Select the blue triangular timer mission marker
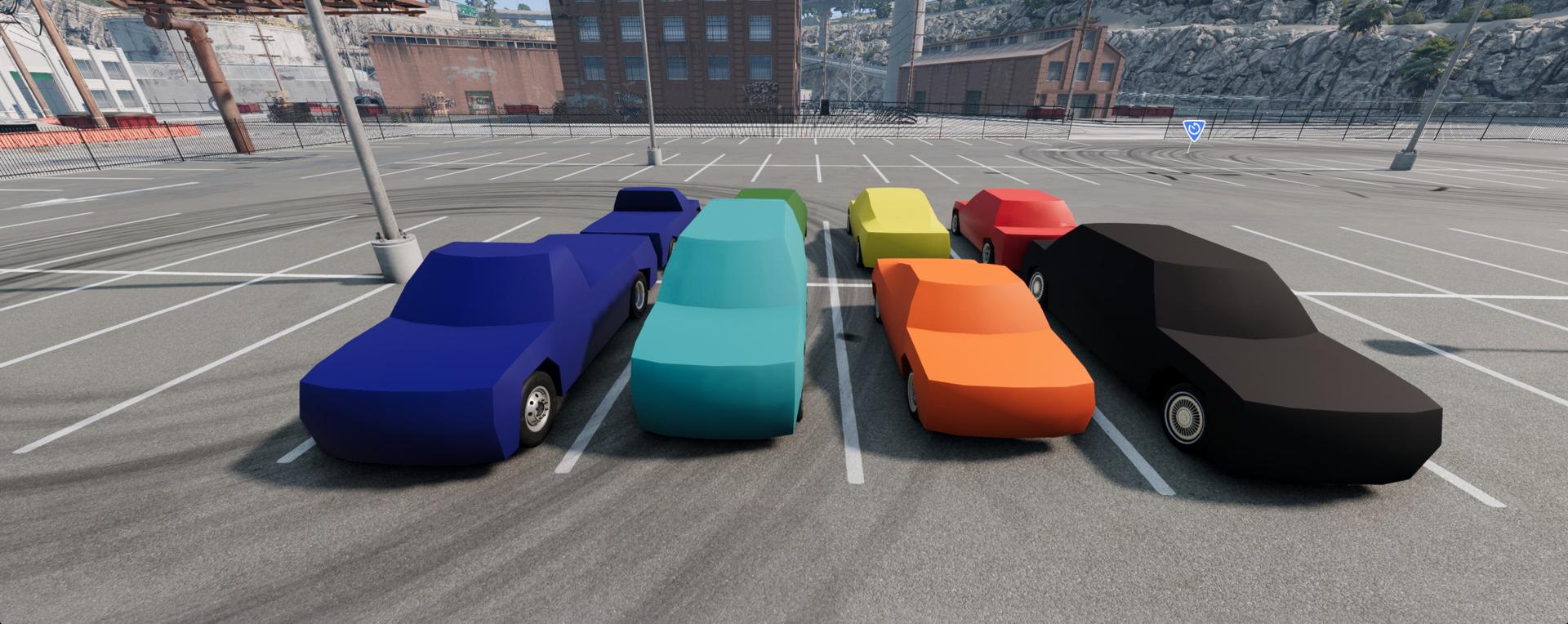 (x=1194, y=129)
